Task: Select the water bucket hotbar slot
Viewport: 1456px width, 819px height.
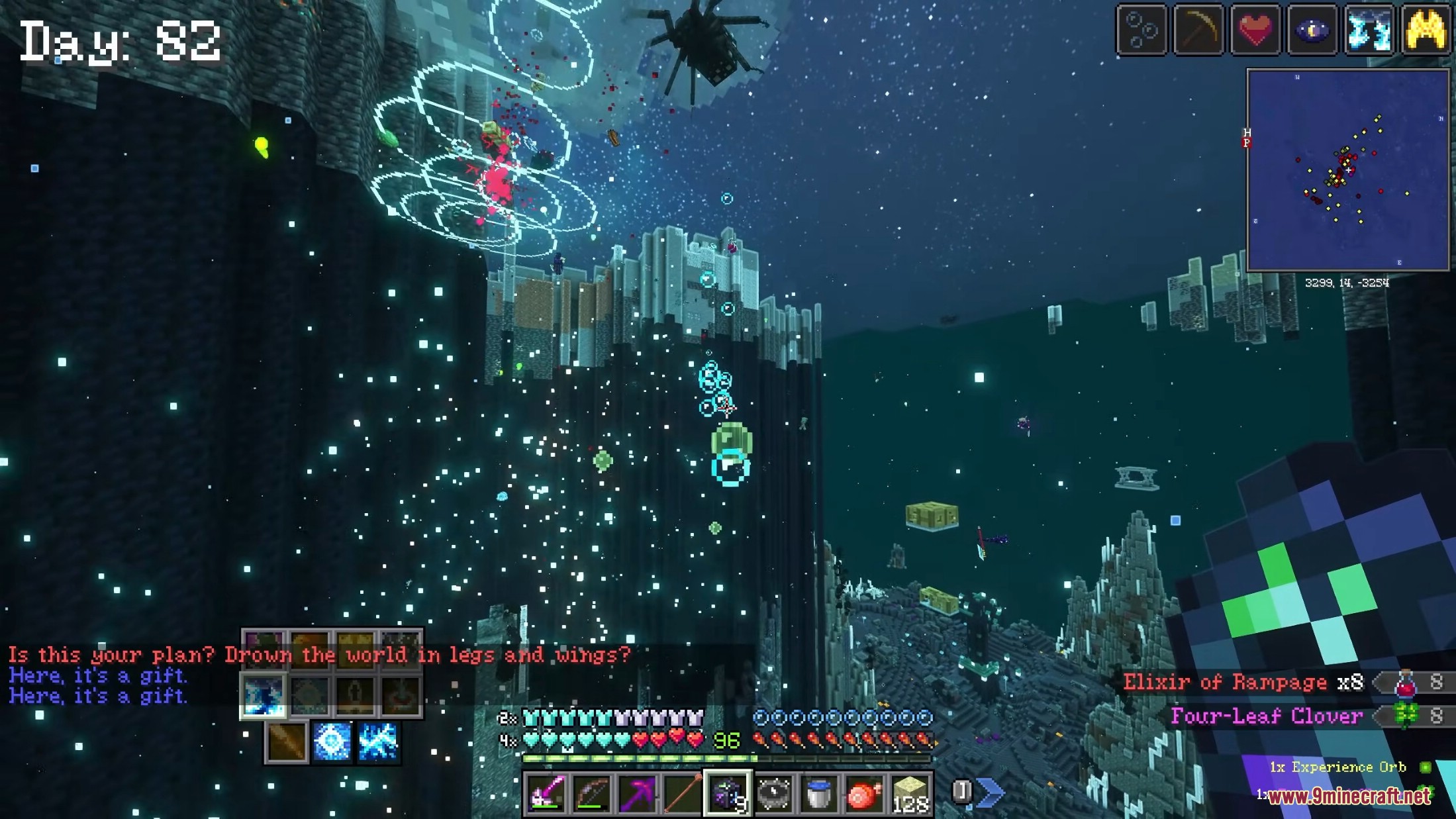Action: click(818, 792)
